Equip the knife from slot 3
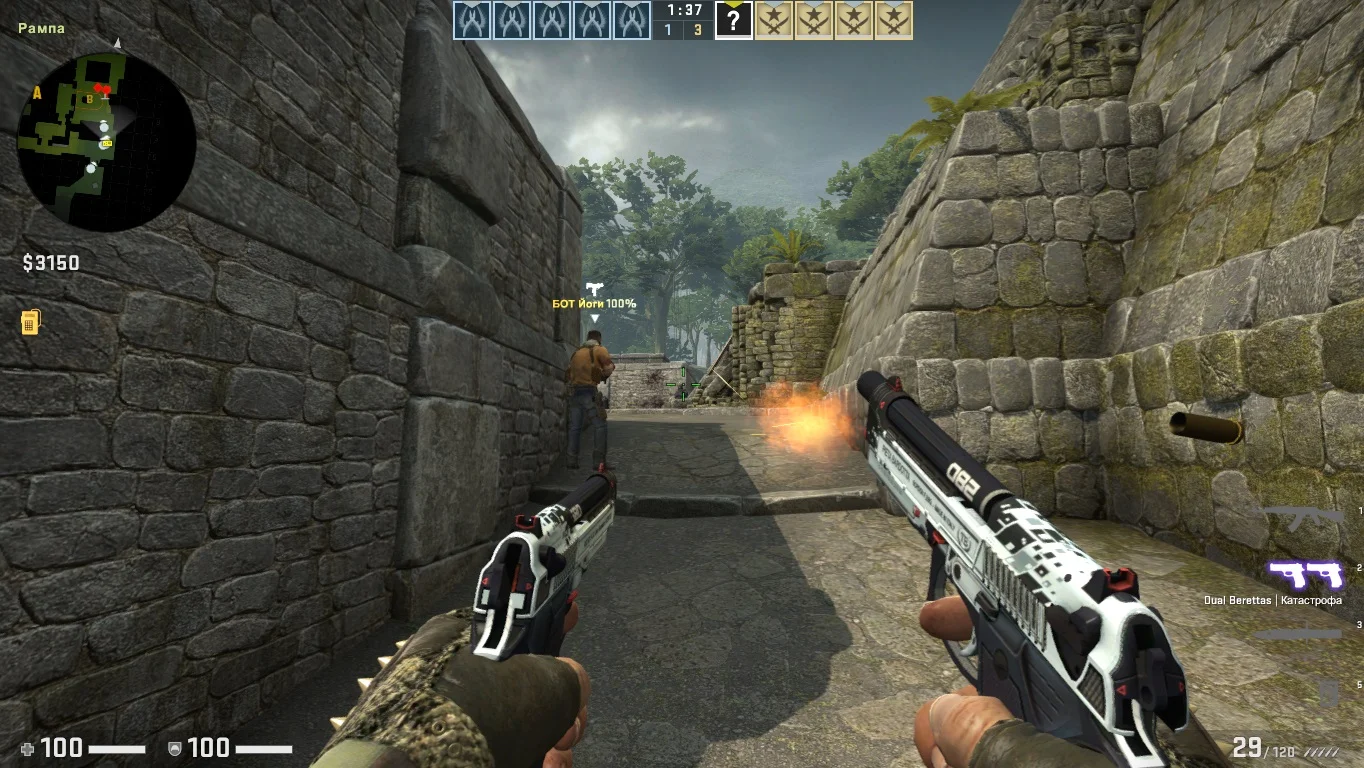 pyautogui.click(x=1298, y=634)
